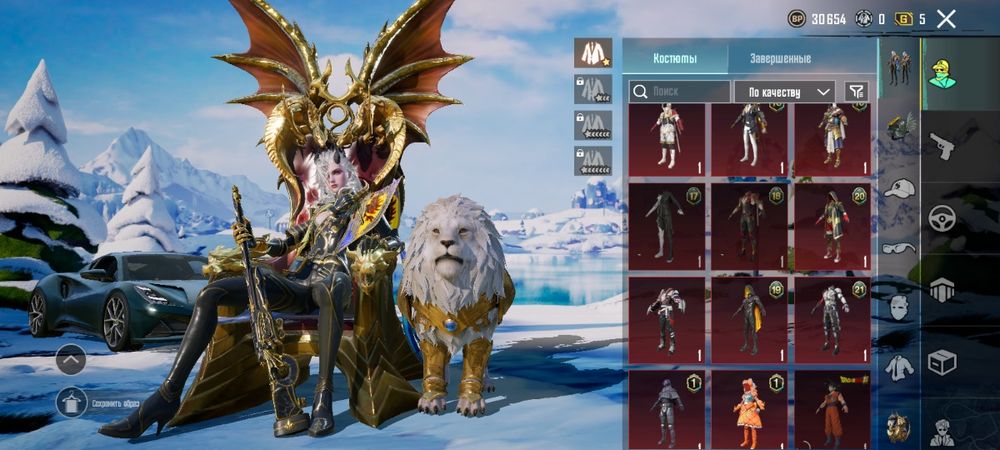Pick the costume marked level 20
Viewport: 1000px width, 450px height.
click(832, 226)
